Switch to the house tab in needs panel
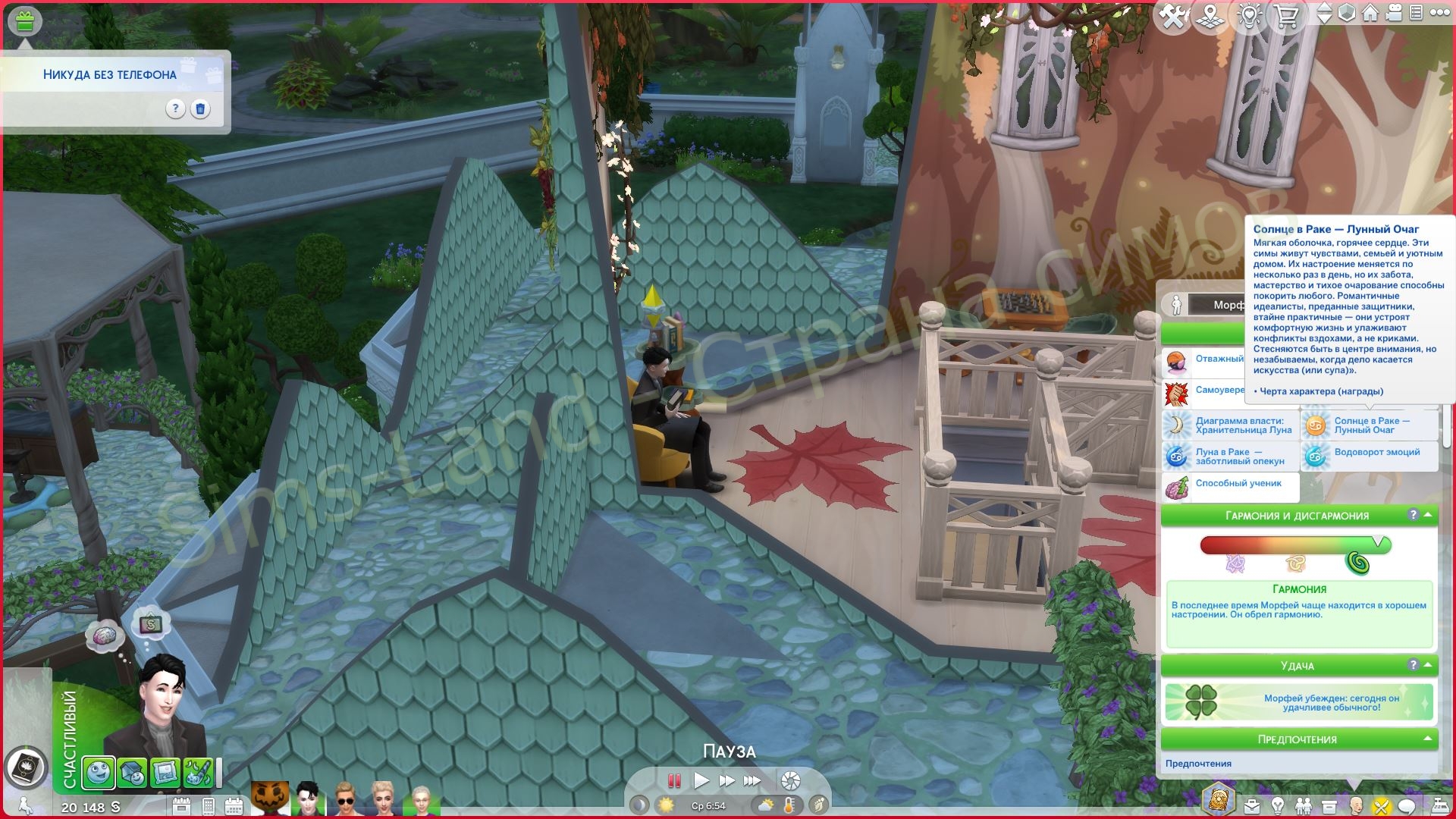Viewport: 1456px width, 819px height. point(133,773)
